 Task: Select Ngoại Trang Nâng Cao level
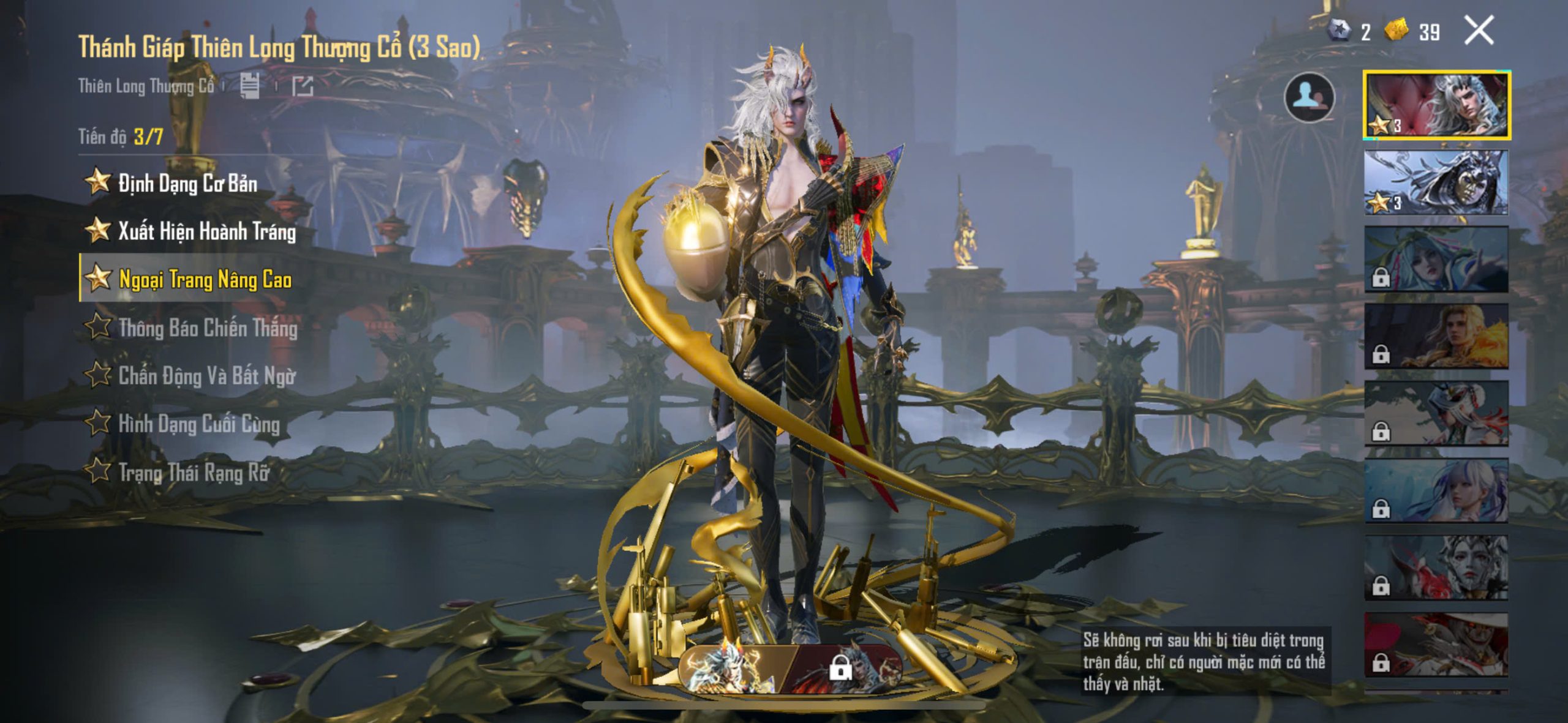tap(205, 280)
